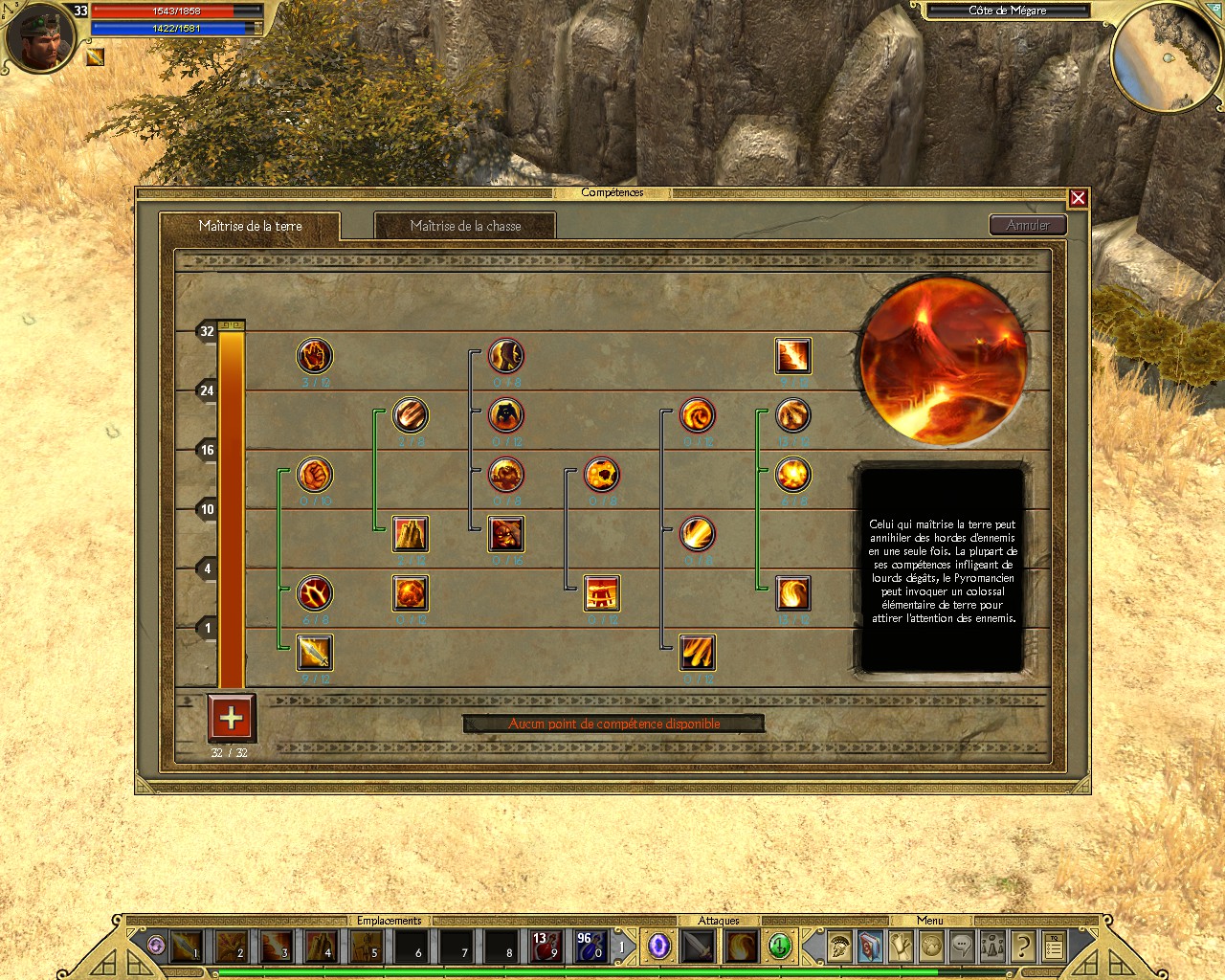1225x980 pixels.
Task: Open the skills book icon in the Menu bar
Action: point(870,946)
